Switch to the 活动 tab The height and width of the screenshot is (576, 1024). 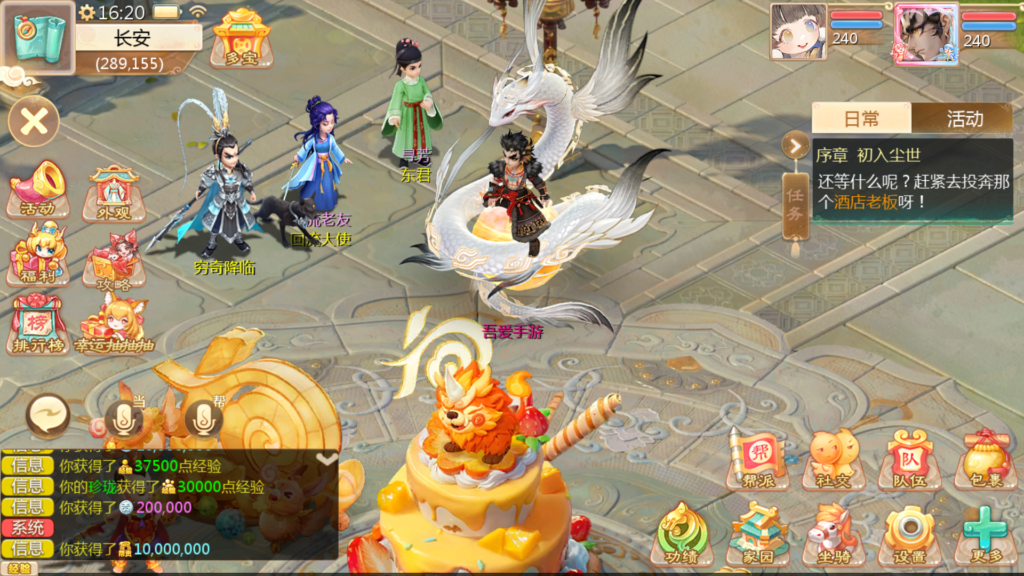point(964,119)
